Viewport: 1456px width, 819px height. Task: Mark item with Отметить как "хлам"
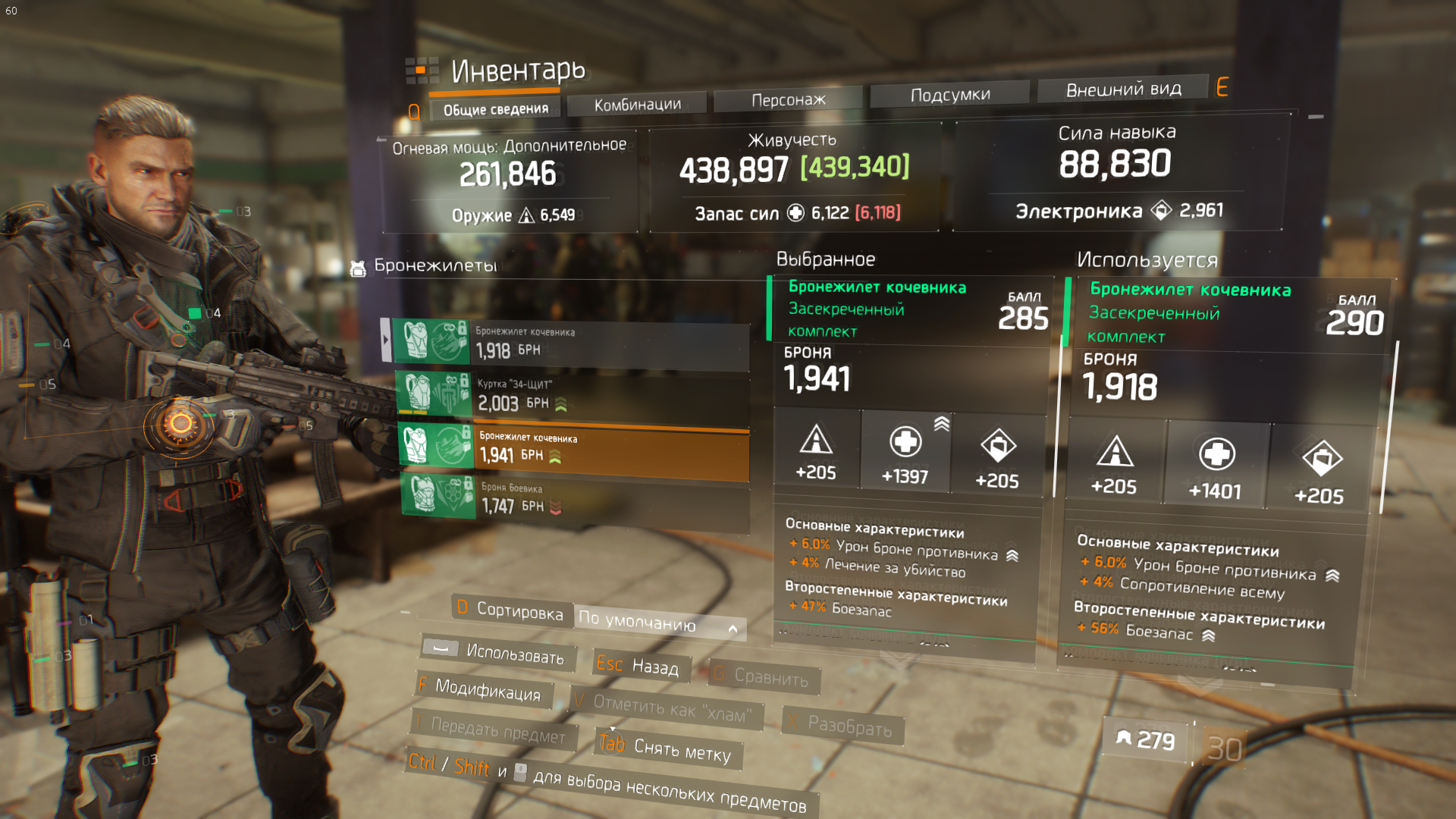[x=666, y=708]
